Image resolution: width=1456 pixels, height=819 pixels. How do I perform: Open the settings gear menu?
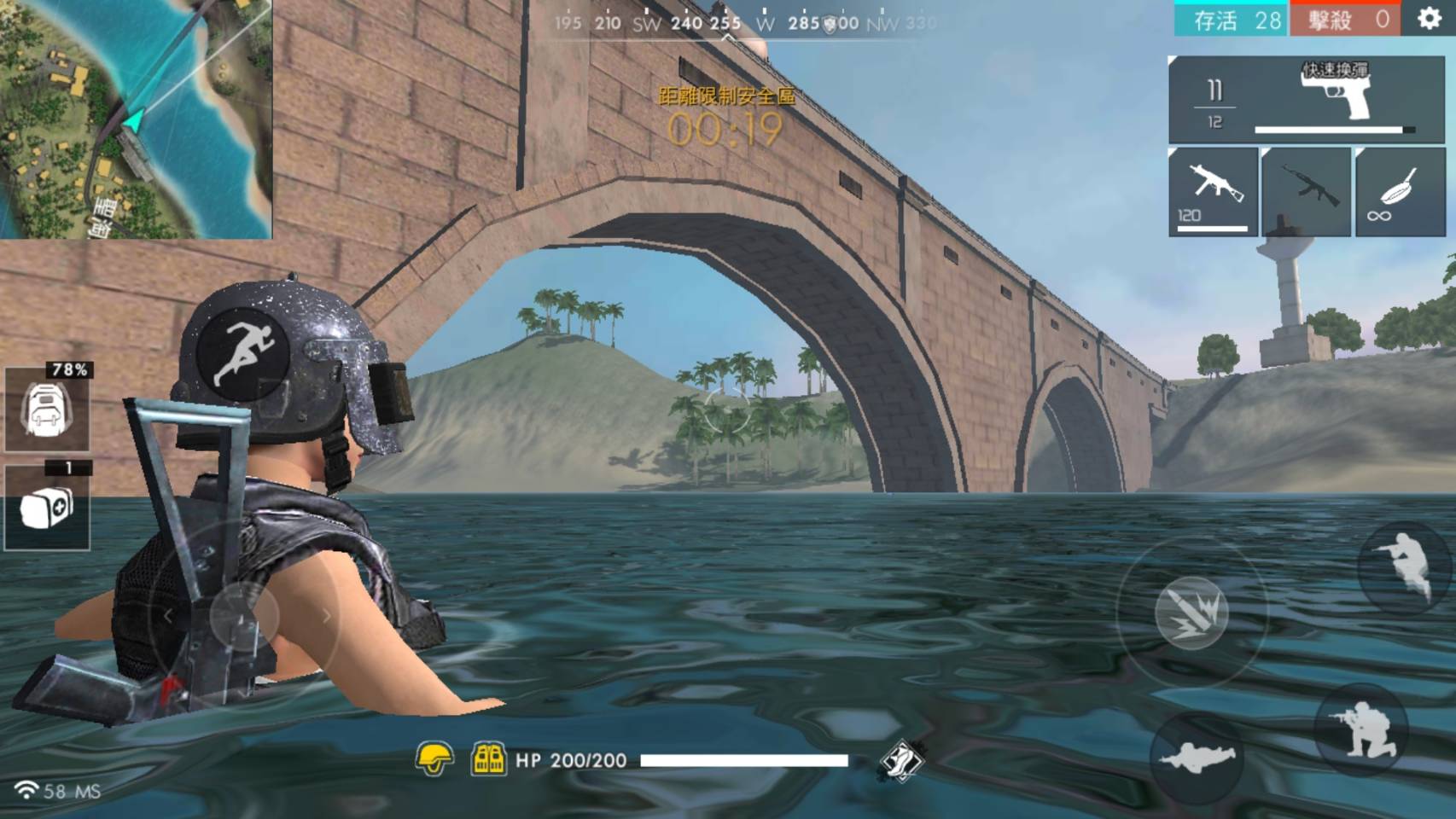click(1429, 19)
